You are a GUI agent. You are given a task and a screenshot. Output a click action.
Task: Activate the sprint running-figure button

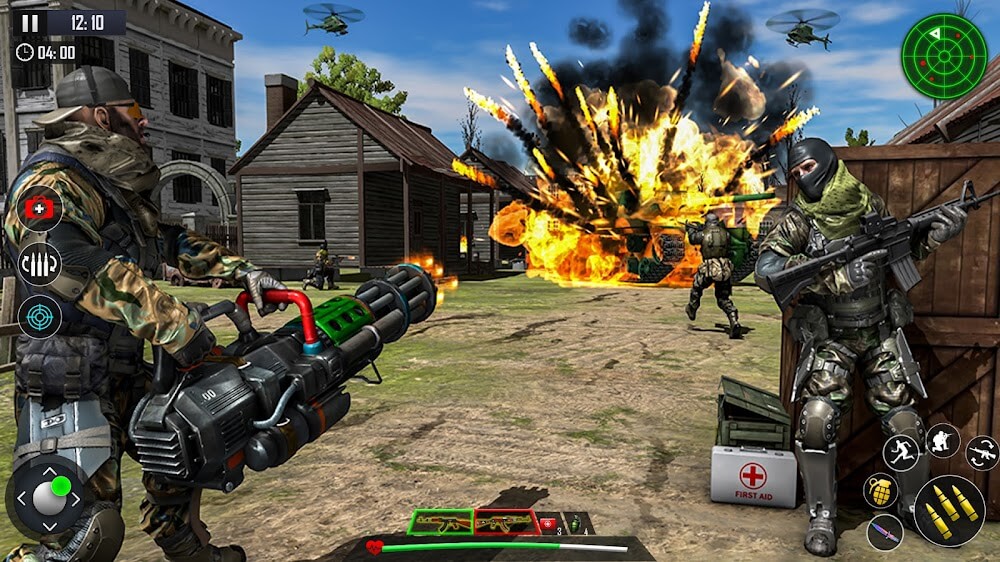tap(902, 453)
